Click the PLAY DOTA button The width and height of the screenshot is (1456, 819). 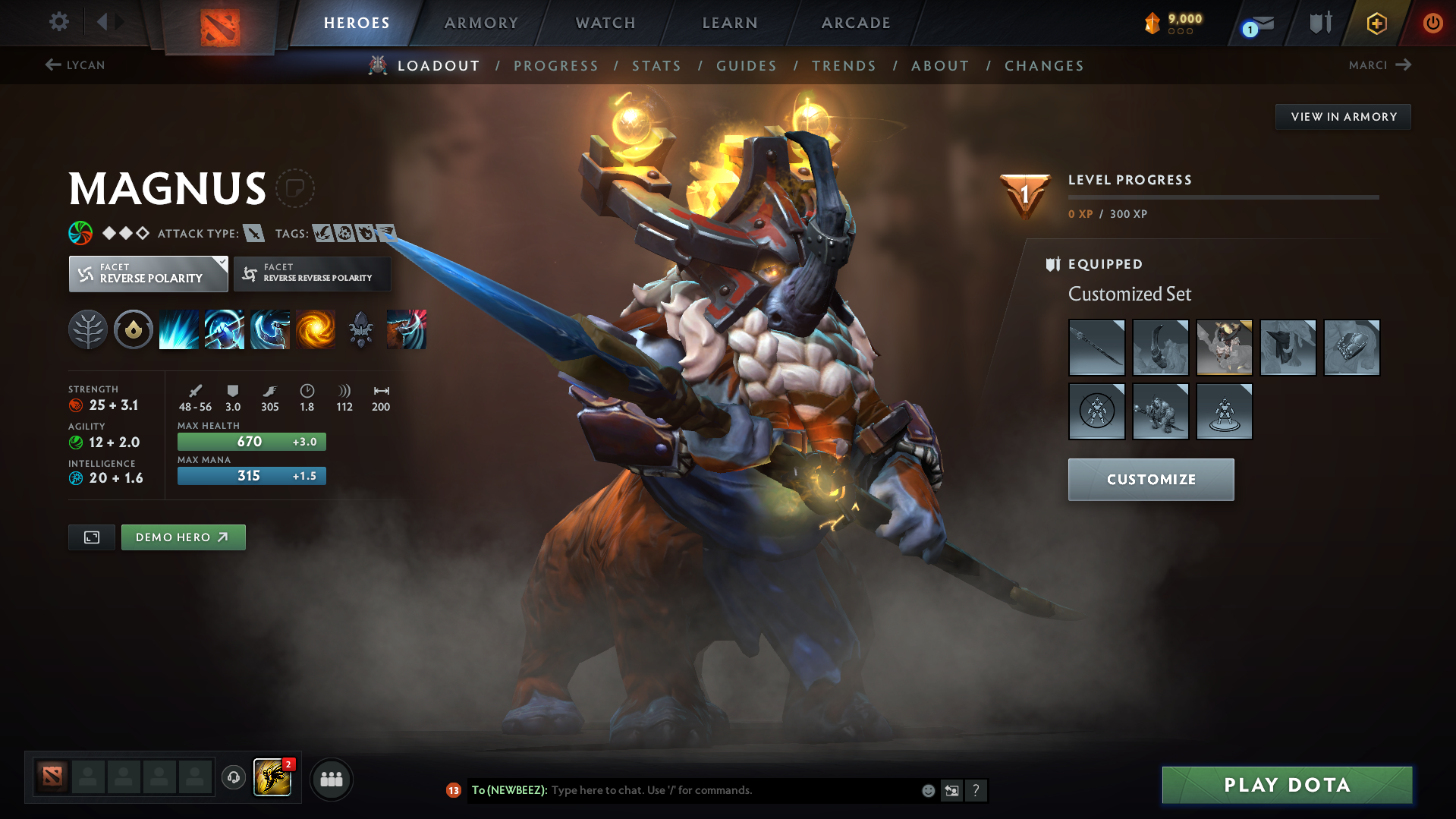[1286, 785]
